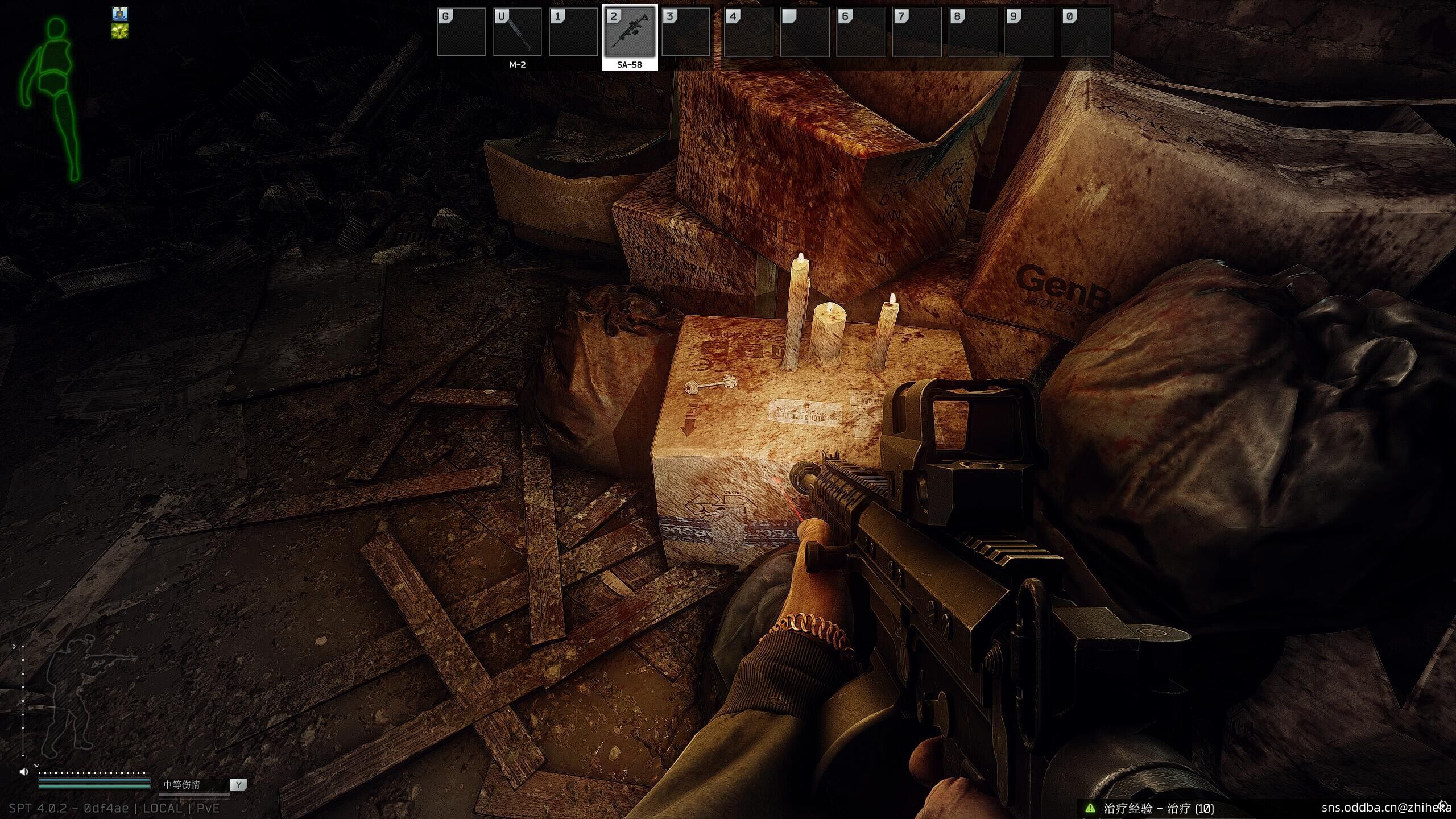Click the yellow burst status effect icon

120,31
